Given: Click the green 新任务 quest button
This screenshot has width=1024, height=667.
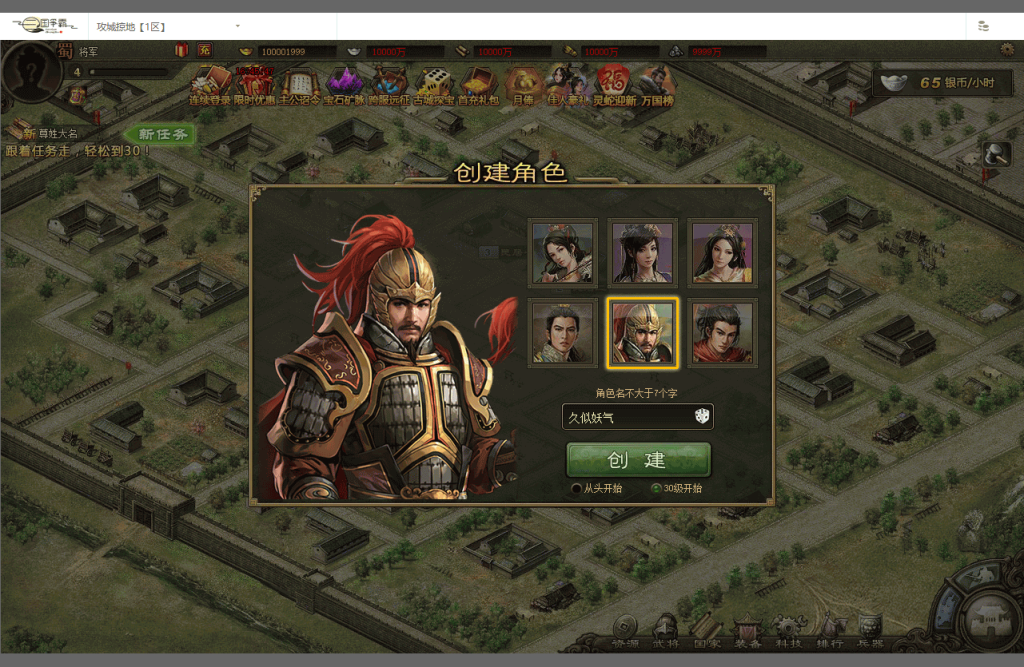Looking at the screenshot, I should 162,134.
